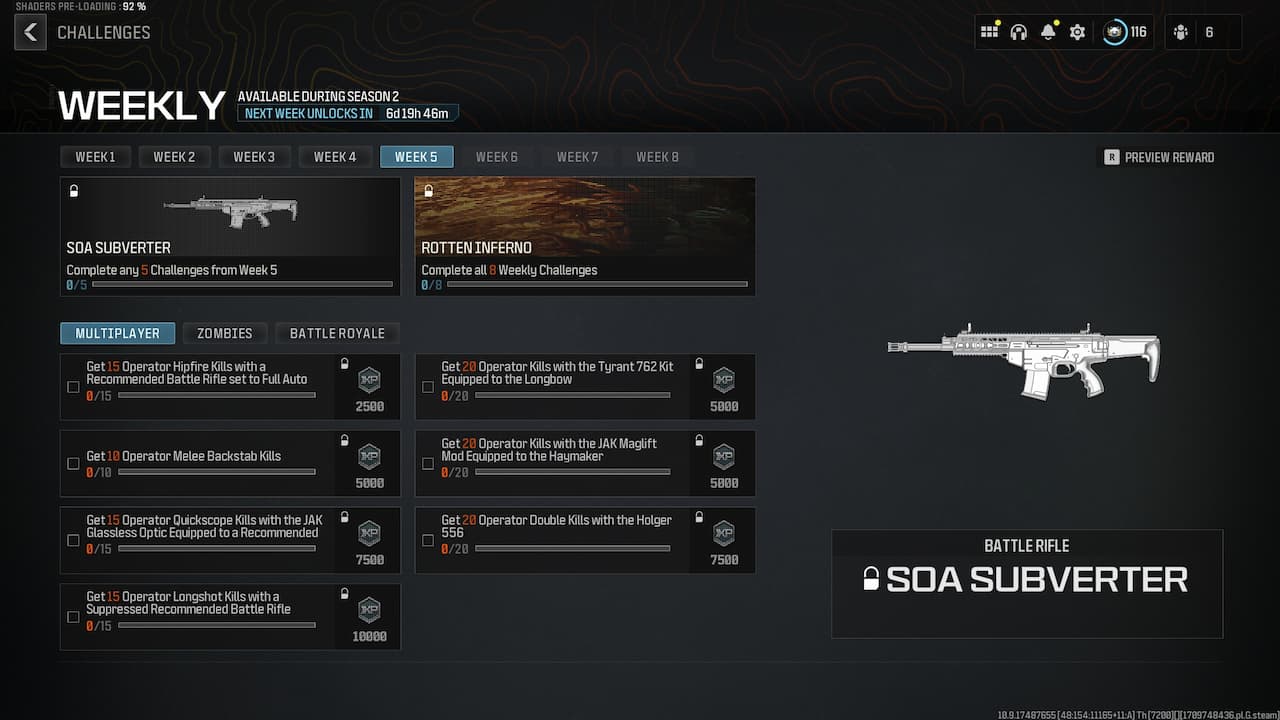The image size is (1280, 720).
Task: Open the settings gear icon
Action: tap(1077, 32)
